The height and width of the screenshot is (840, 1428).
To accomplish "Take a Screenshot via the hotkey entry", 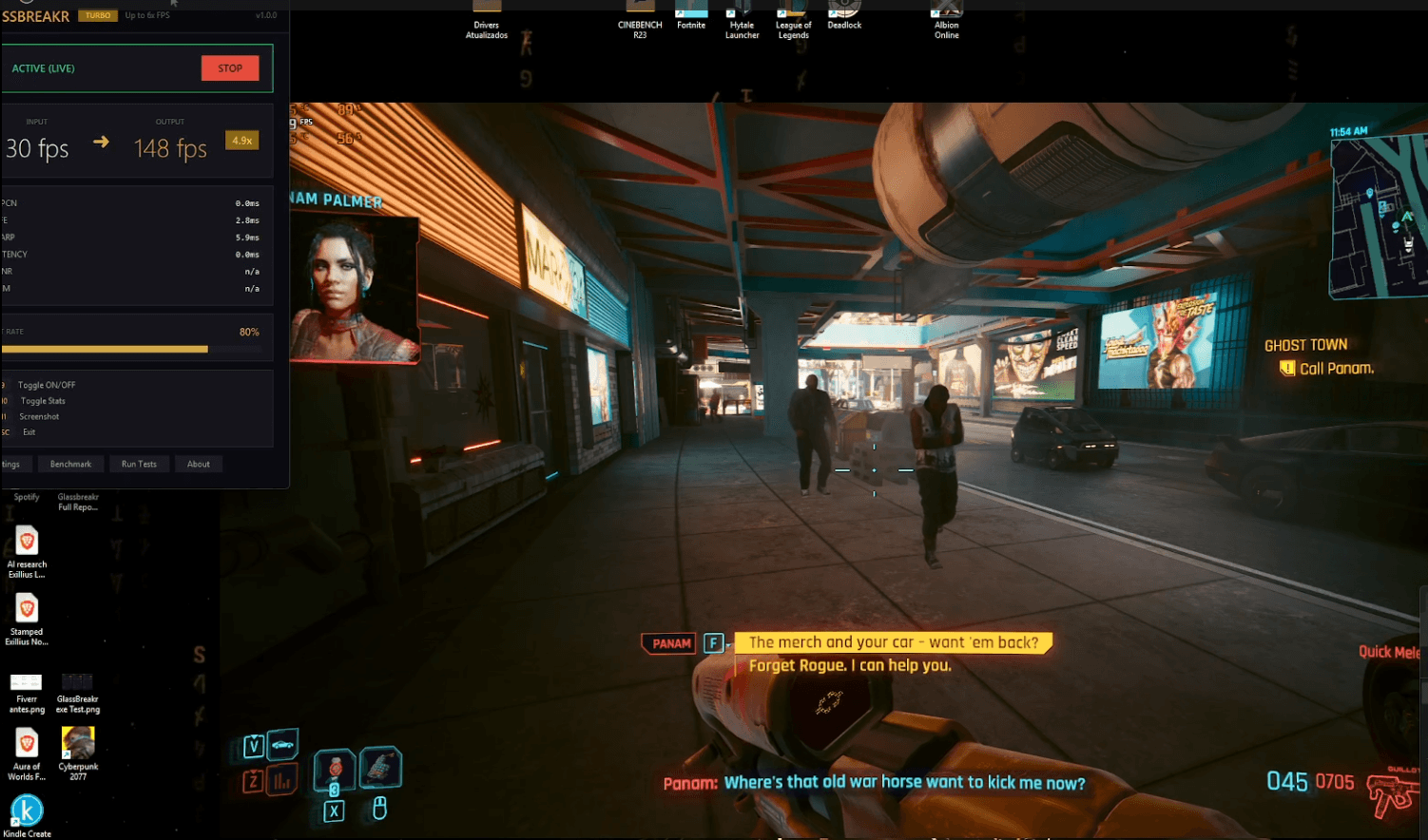I will pos(39,416).
